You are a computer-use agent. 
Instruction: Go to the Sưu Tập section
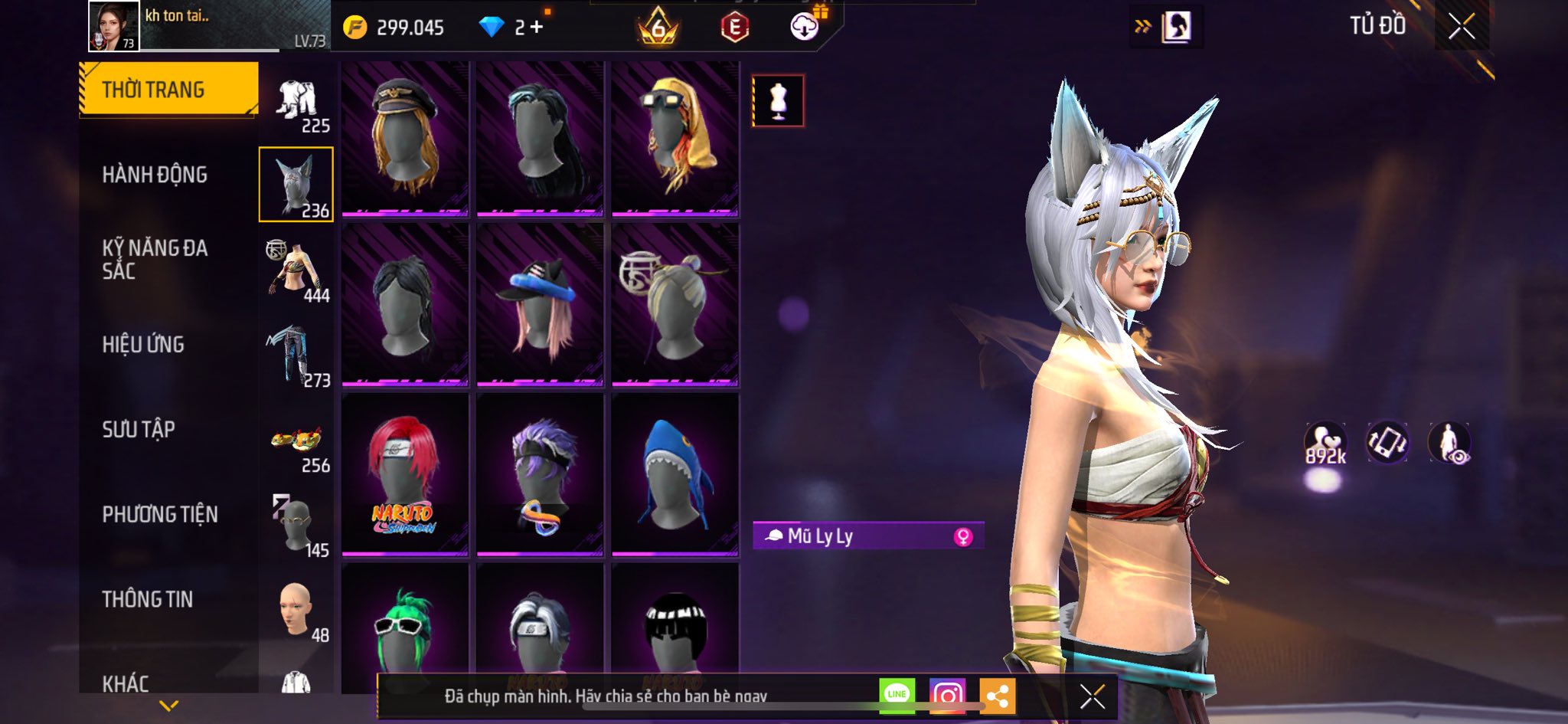tap(139, 429)
